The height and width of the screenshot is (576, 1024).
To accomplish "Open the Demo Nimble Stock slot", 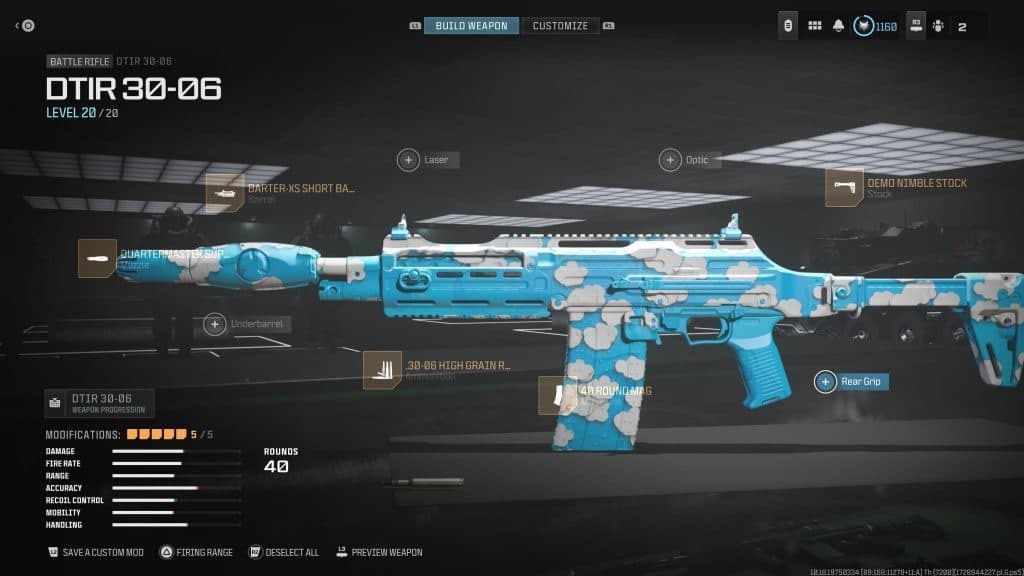I will 844,188.
